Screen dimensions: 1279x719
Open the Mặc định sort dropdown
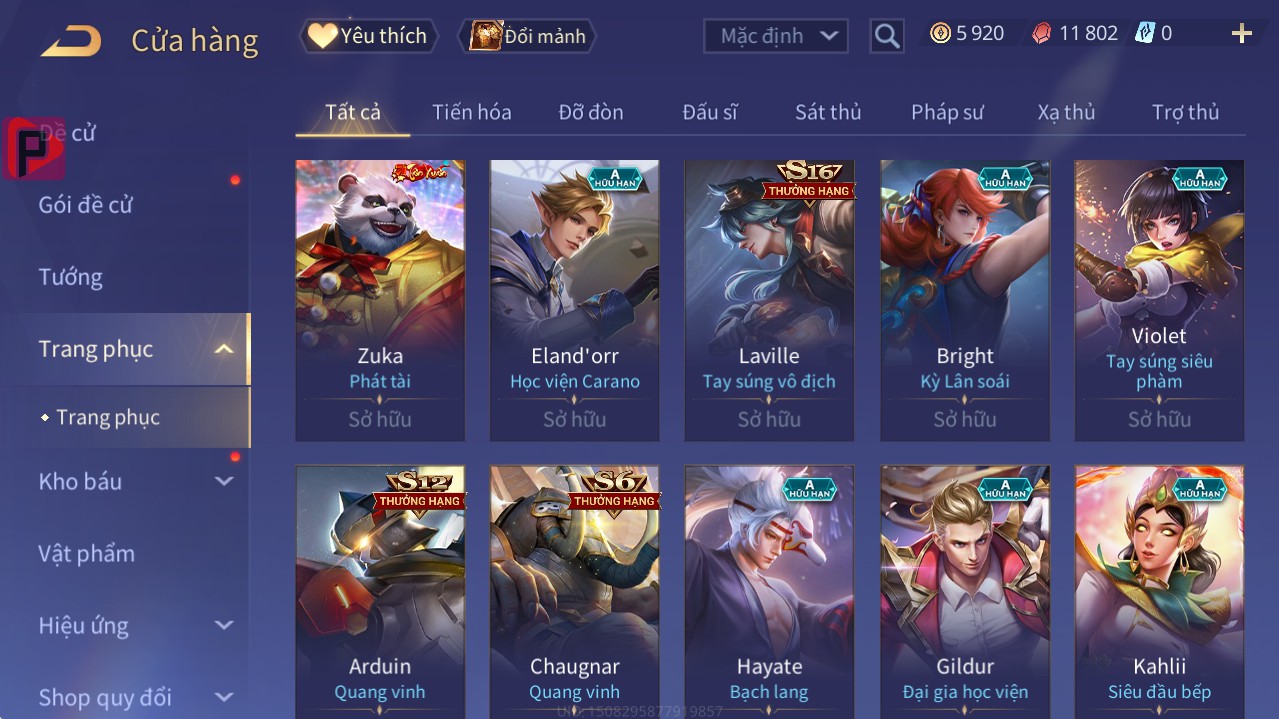pyautogui.click(x=775, y=36)
